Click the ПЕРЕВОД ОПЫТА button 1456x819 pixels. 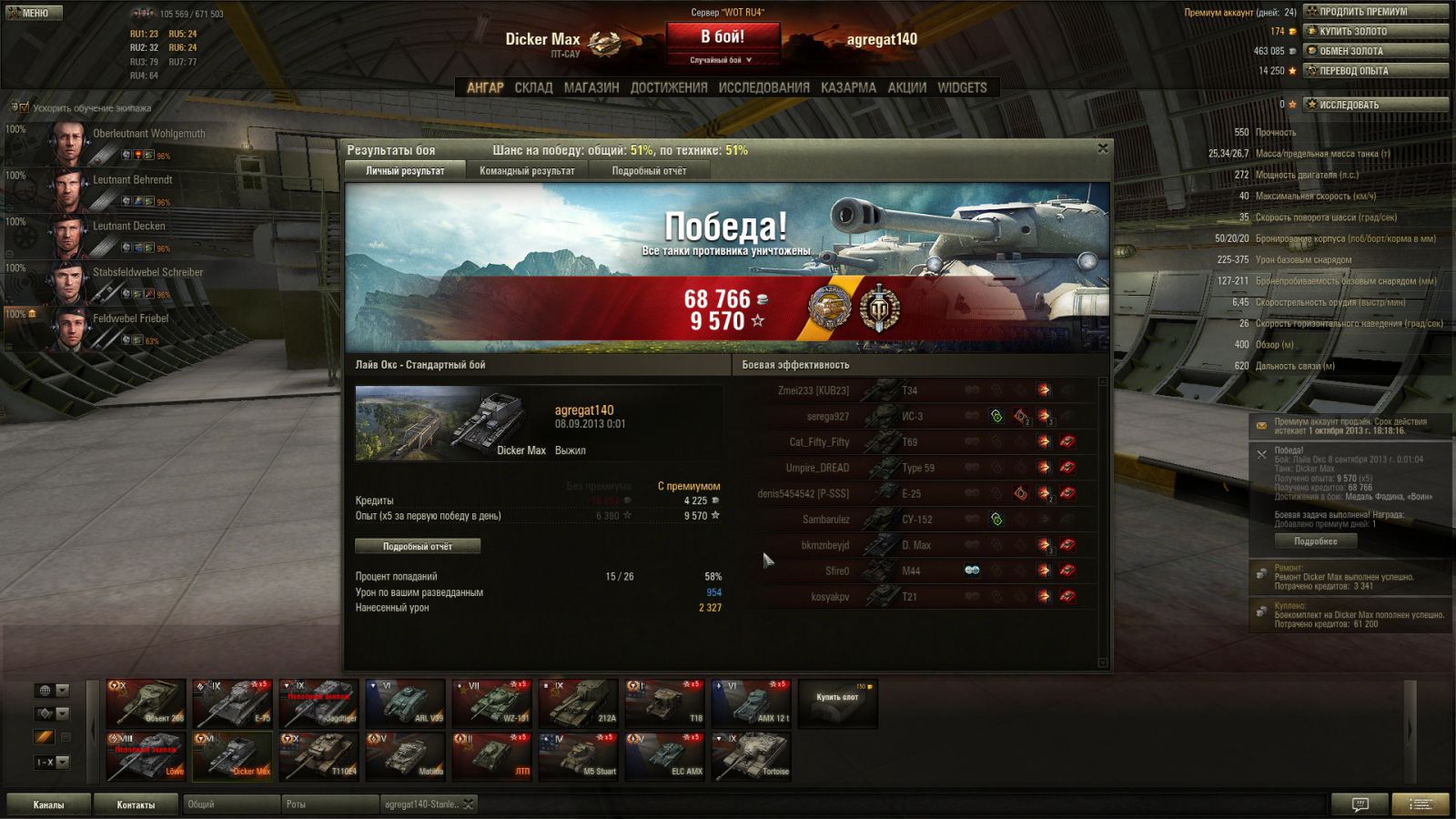click(1375, 70)
